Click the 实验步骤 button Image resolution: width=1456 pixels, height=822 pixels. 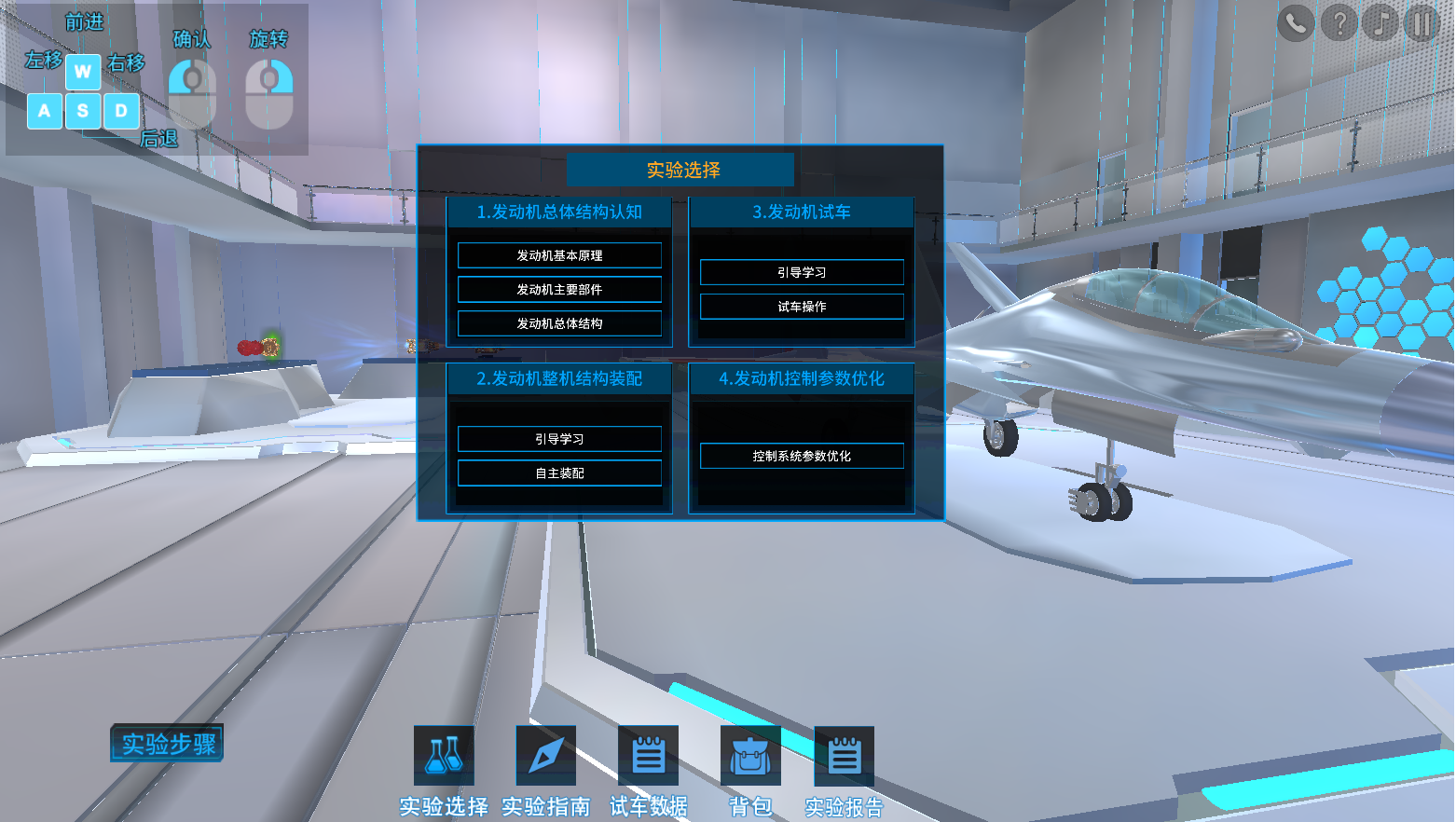(168, 744)
